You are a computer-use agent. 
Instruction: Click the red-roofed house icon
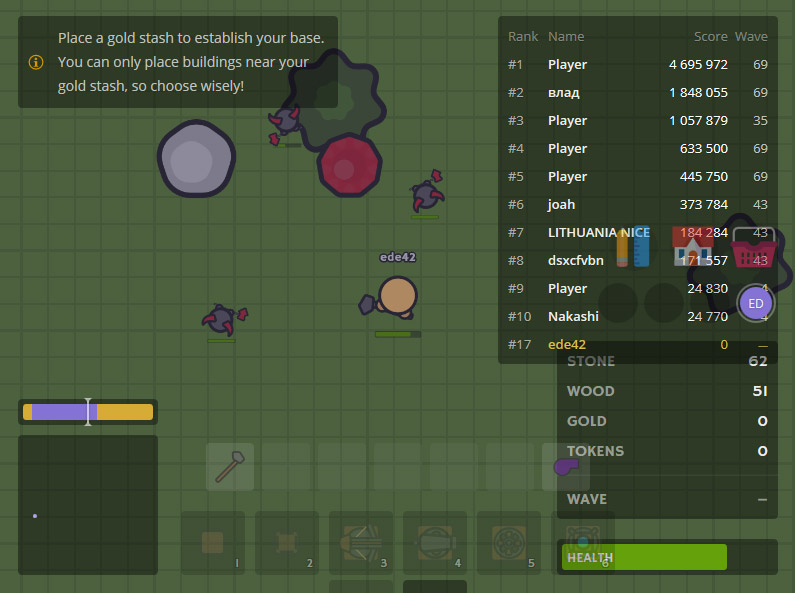[x=693, y=247]
